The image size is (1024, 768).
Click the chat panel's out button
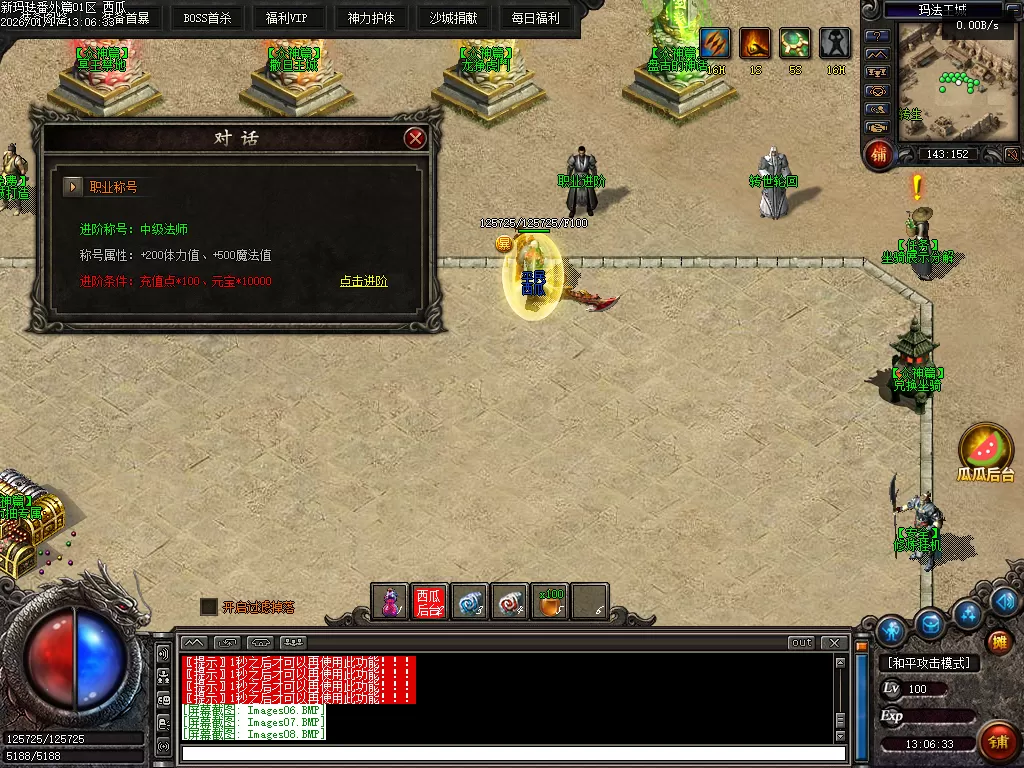point(801,643)
